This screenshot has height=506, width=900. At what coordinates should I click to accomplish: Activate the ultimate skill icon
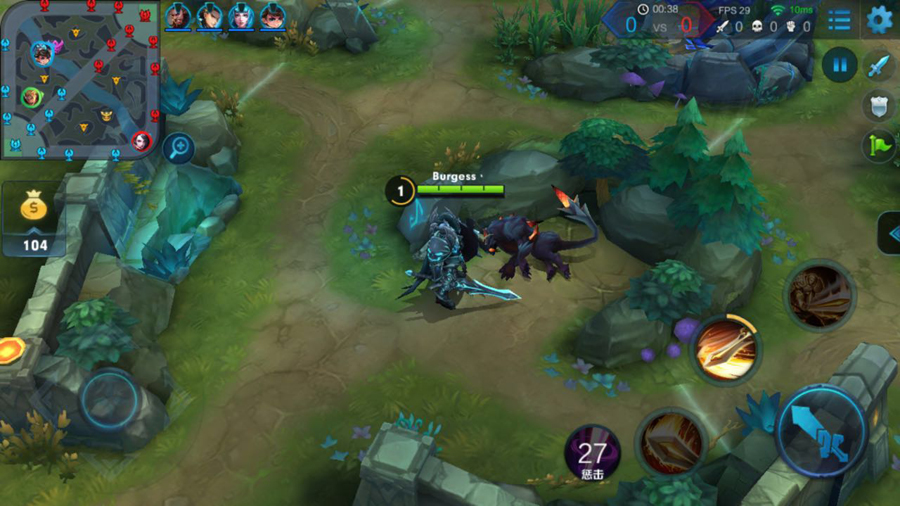pyautogui.click(x=819, y=295)
